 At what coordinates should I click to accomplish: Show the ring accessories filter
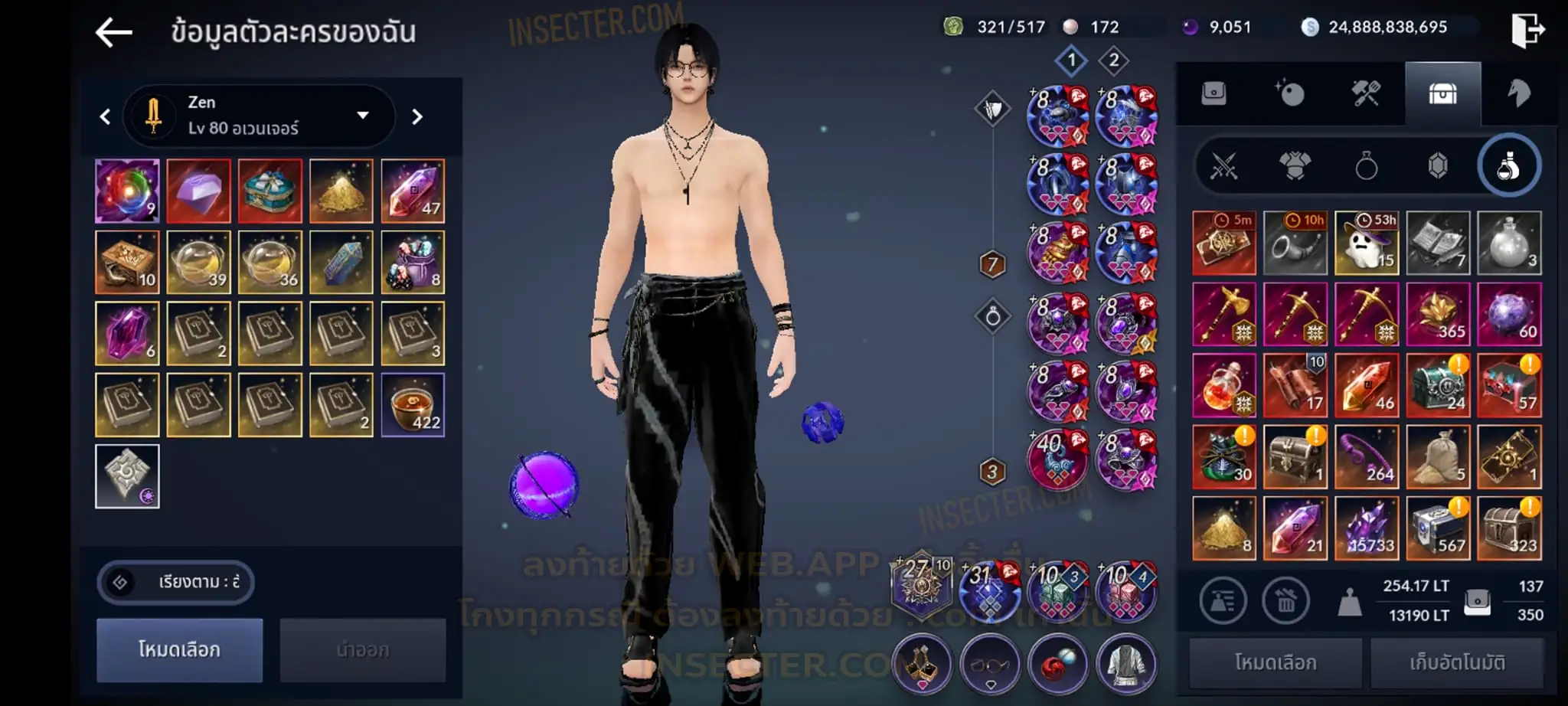click(x=1366, y=165)
